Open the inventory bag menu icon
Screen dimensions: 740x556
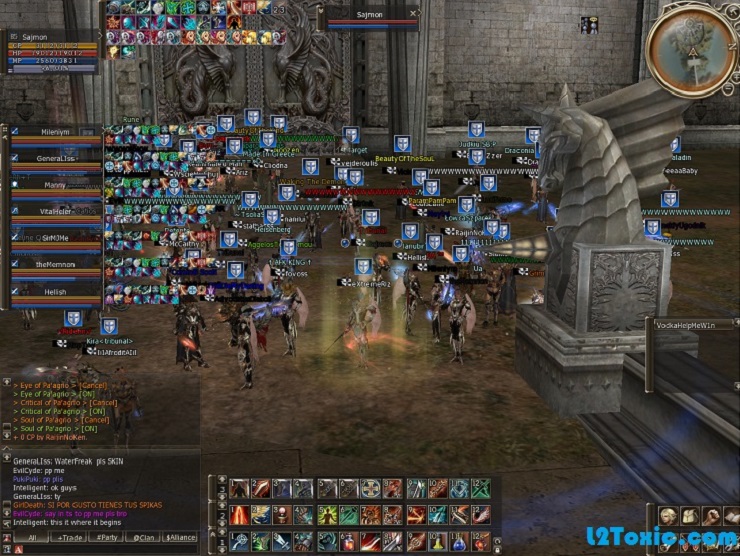tap(689, 516)
